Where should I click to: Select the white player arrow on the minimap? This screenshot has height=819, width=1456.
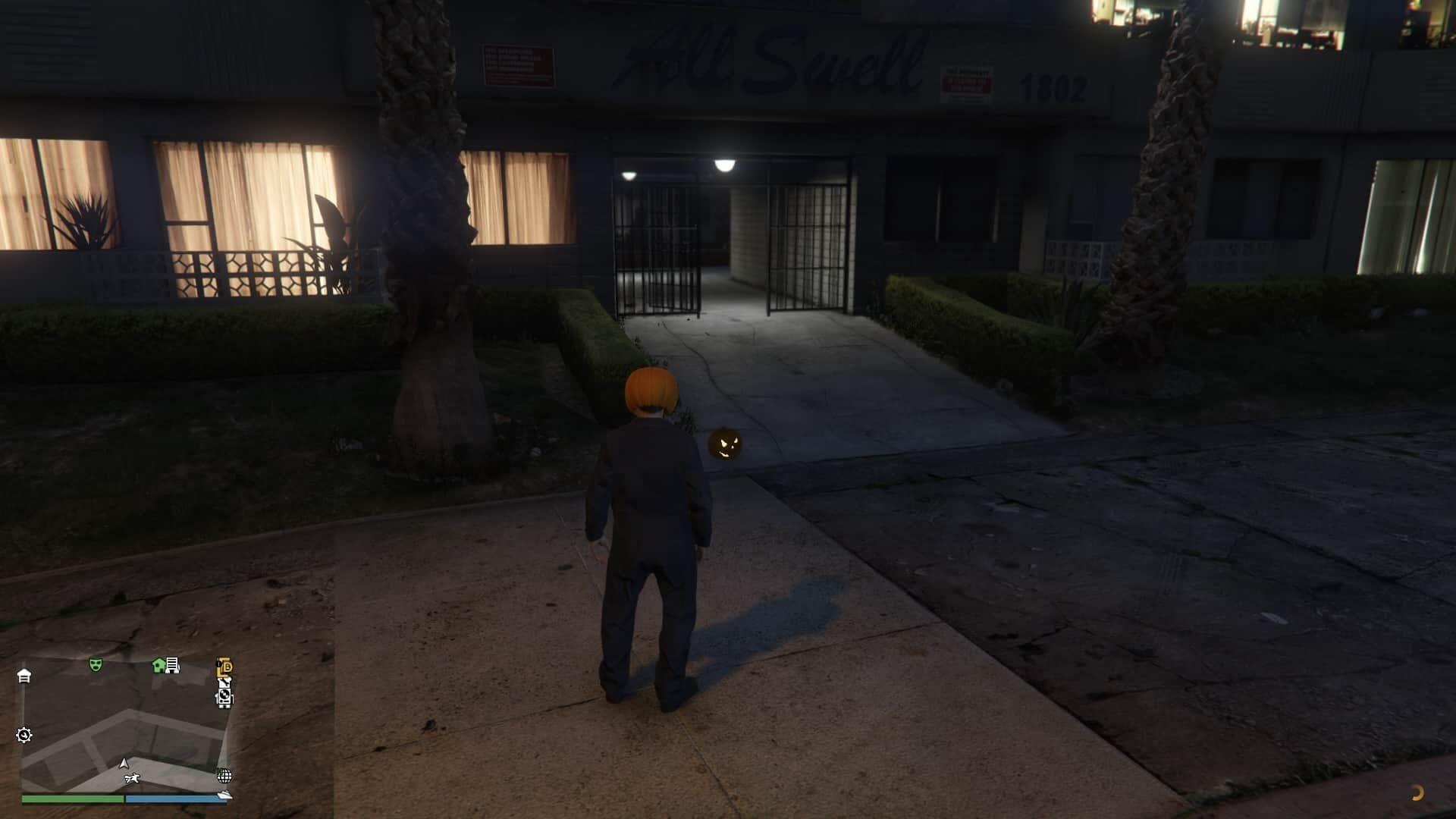click(124, 764)
